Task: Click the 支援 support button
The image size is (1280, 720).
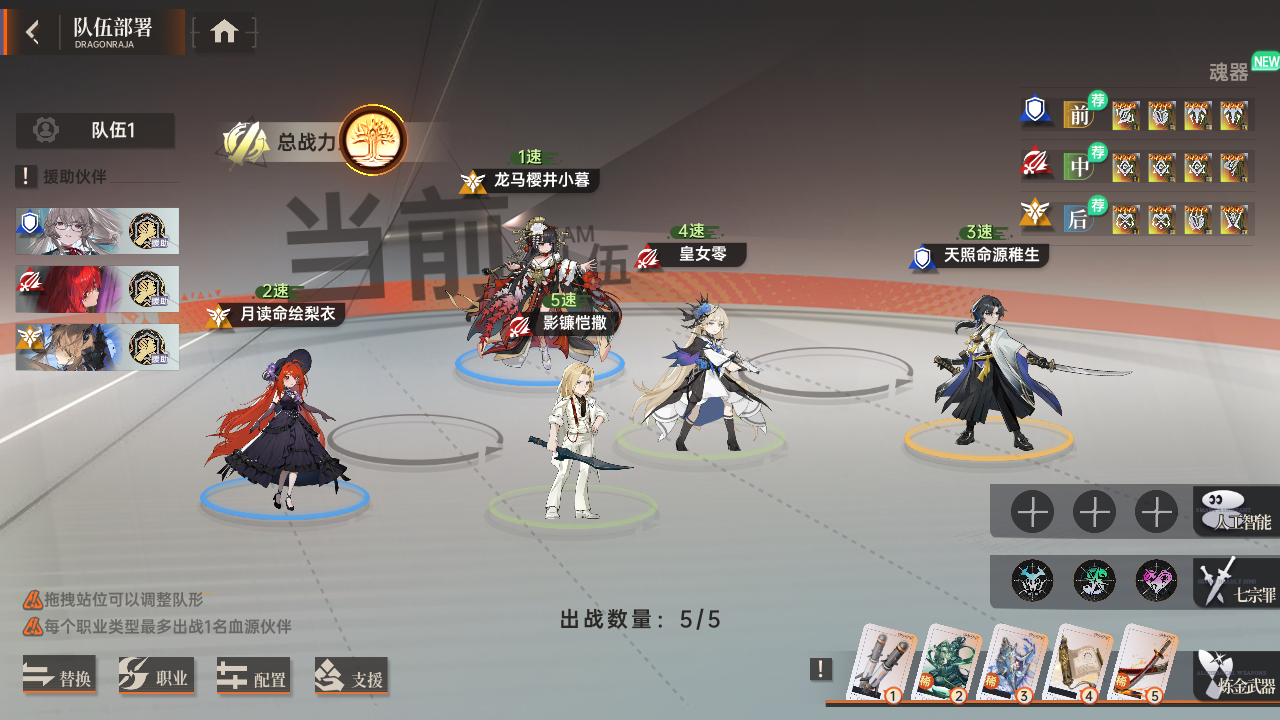Action: pos(352,676)
